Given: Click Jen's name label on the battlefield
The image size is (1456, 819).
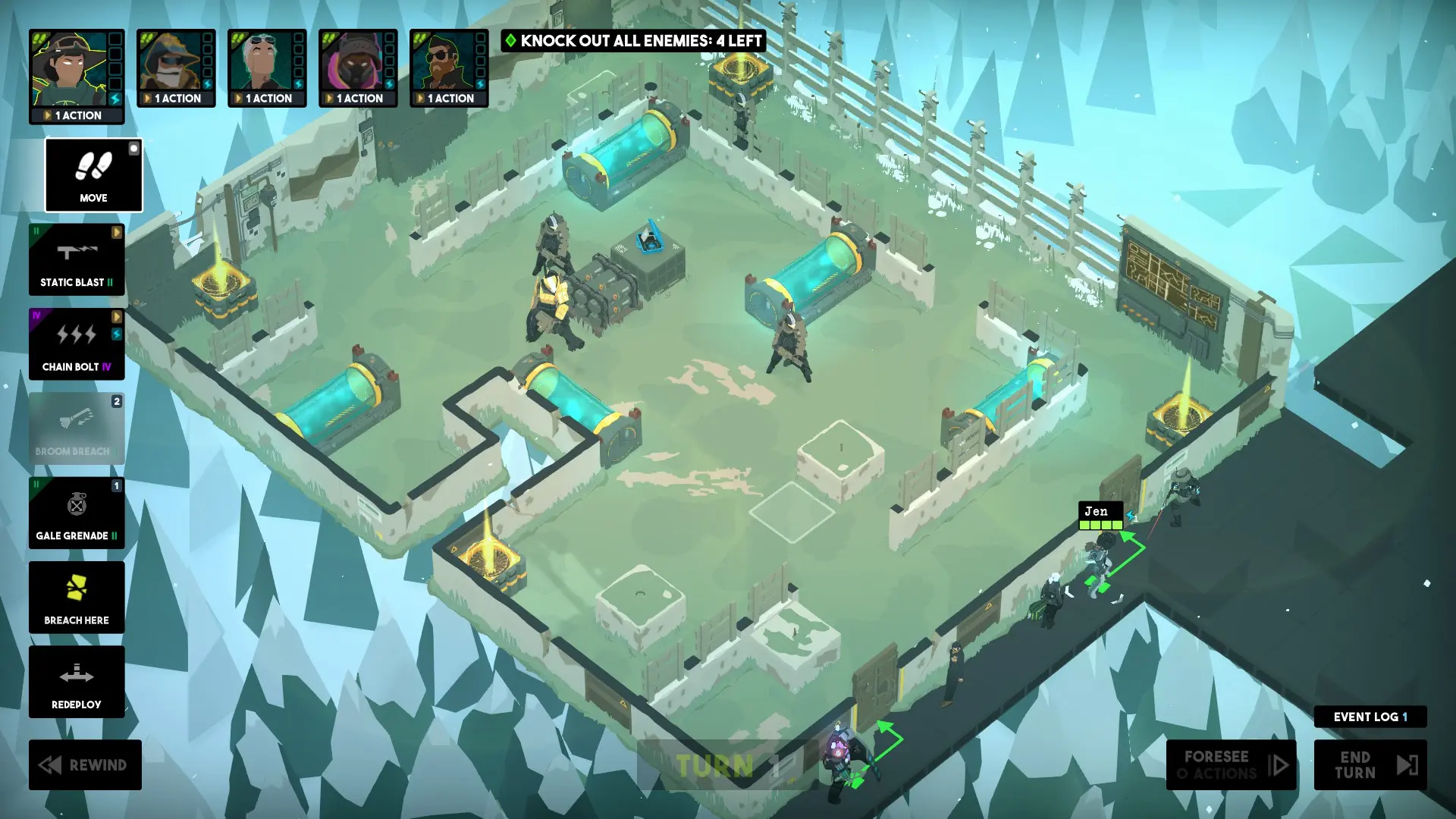Looking at the screenshot, I should pyautogui.click(x=1097, y=511).
